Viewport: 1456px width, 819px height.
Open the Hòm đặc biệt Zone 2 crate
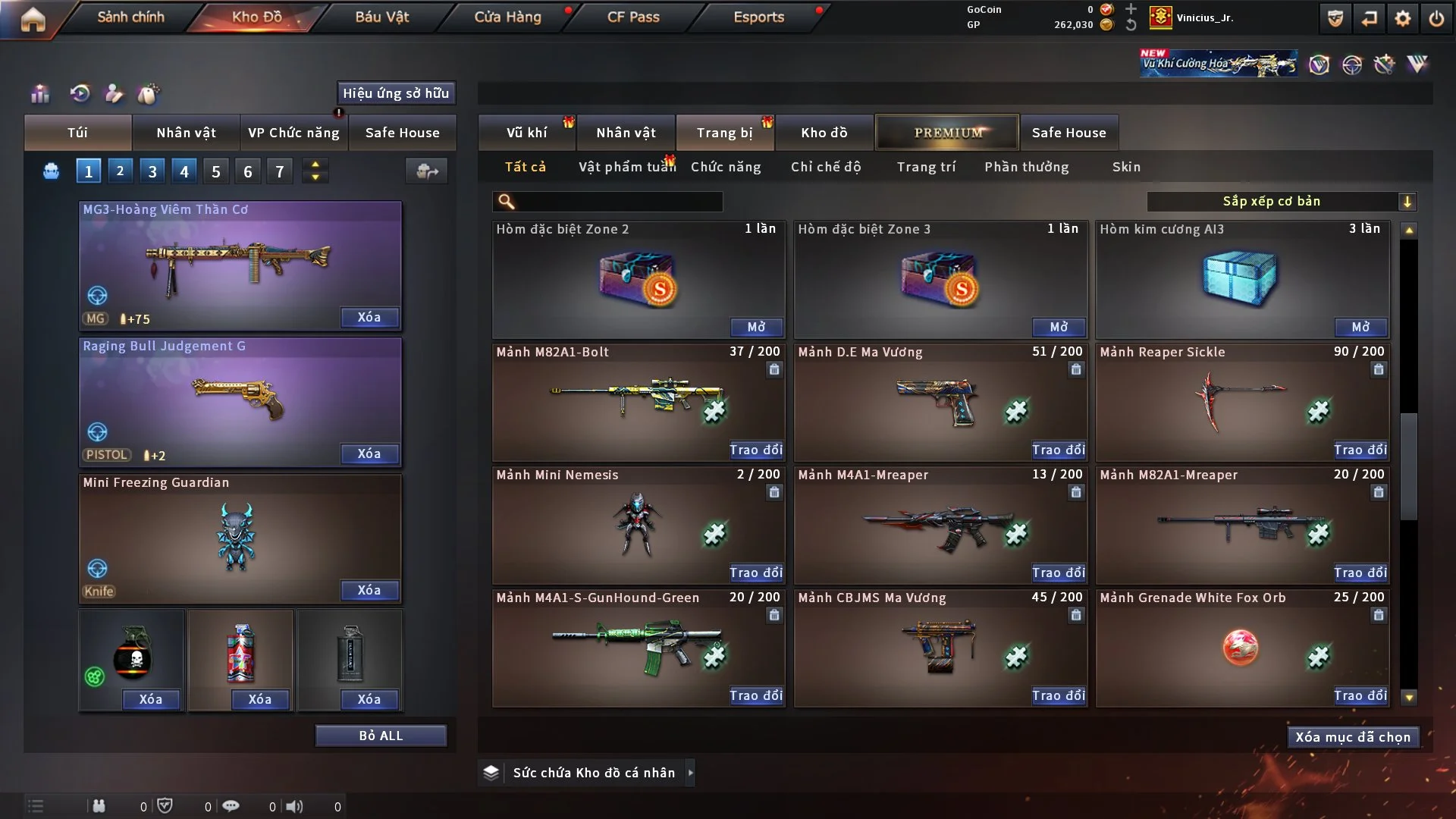(756, 327)
